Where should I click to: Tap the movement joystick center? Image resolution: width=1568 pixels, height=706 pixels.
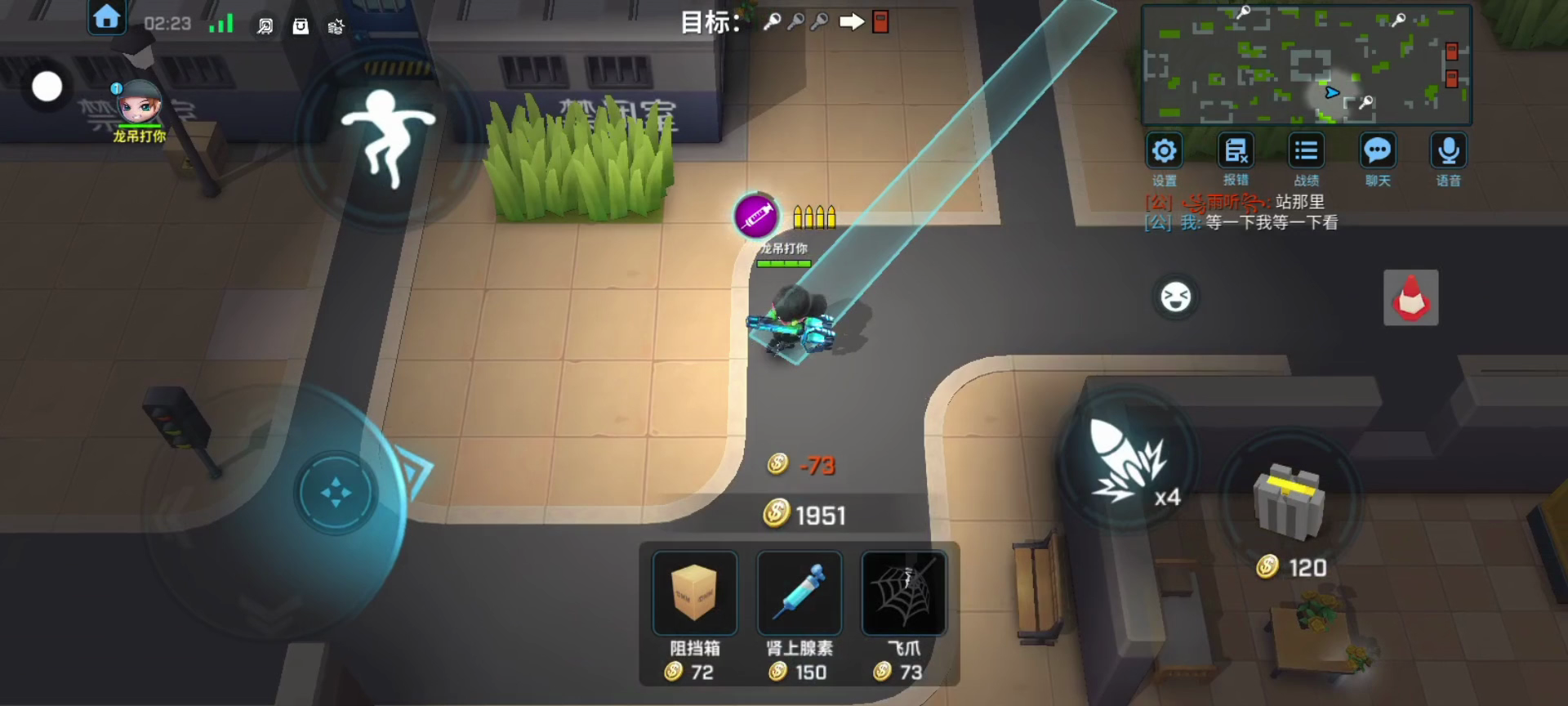click(x=336, y=493)
